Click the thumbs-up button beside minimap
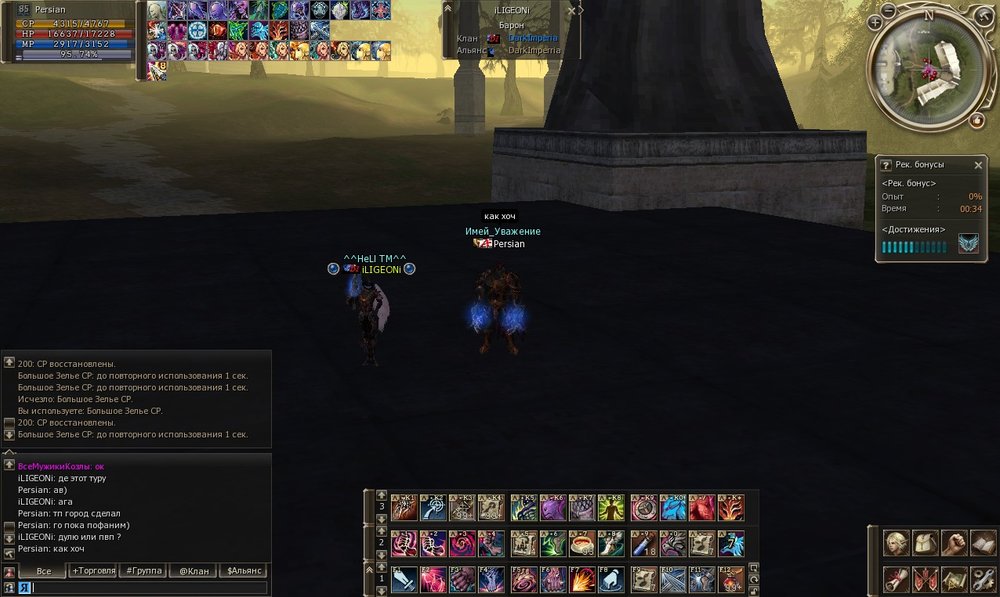 pos(977,120)
